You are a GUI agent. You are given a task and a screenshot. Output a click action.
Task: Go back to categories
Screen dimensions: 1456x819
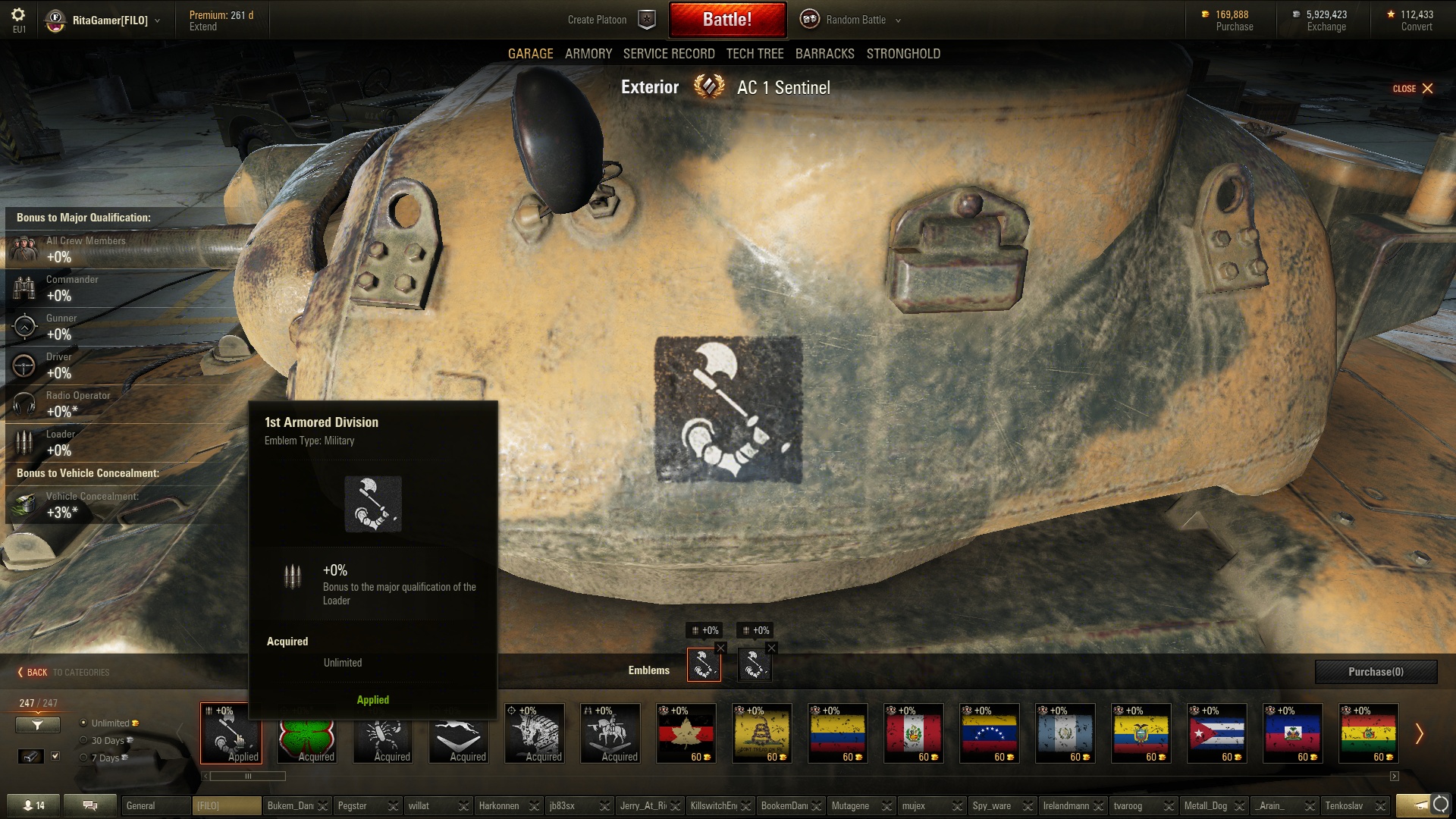click(x=64, y=673)
